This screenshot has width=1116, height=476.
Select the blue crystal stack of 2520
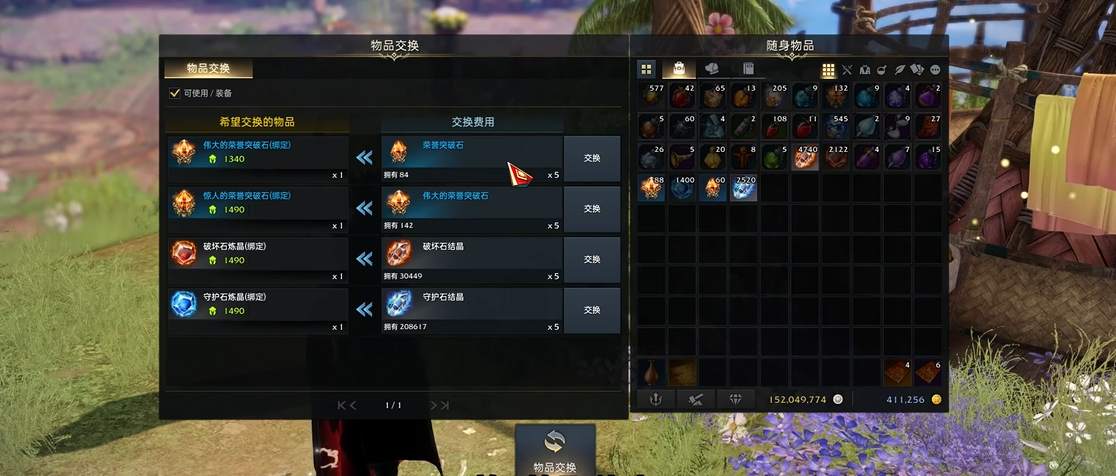[x=743, y=188]
